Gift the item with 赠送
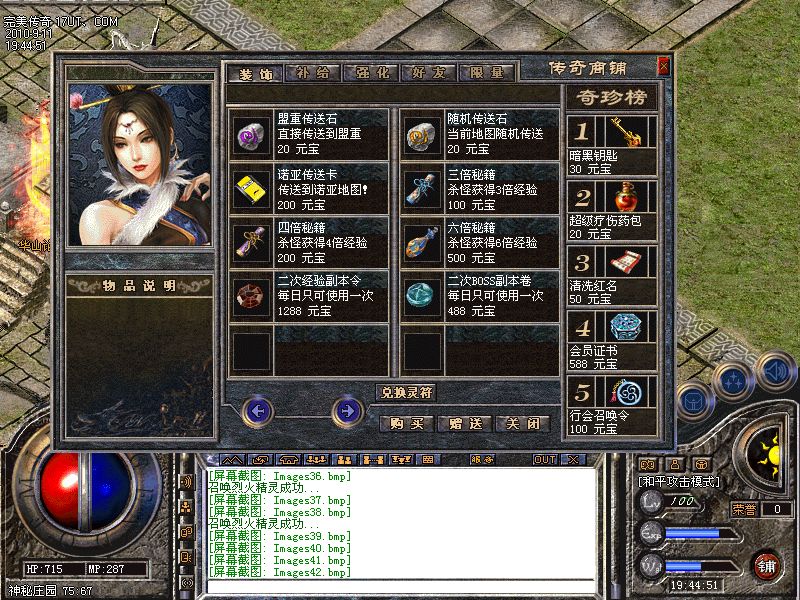The width and height of the screenshot is (800, 600). (465, 423)
